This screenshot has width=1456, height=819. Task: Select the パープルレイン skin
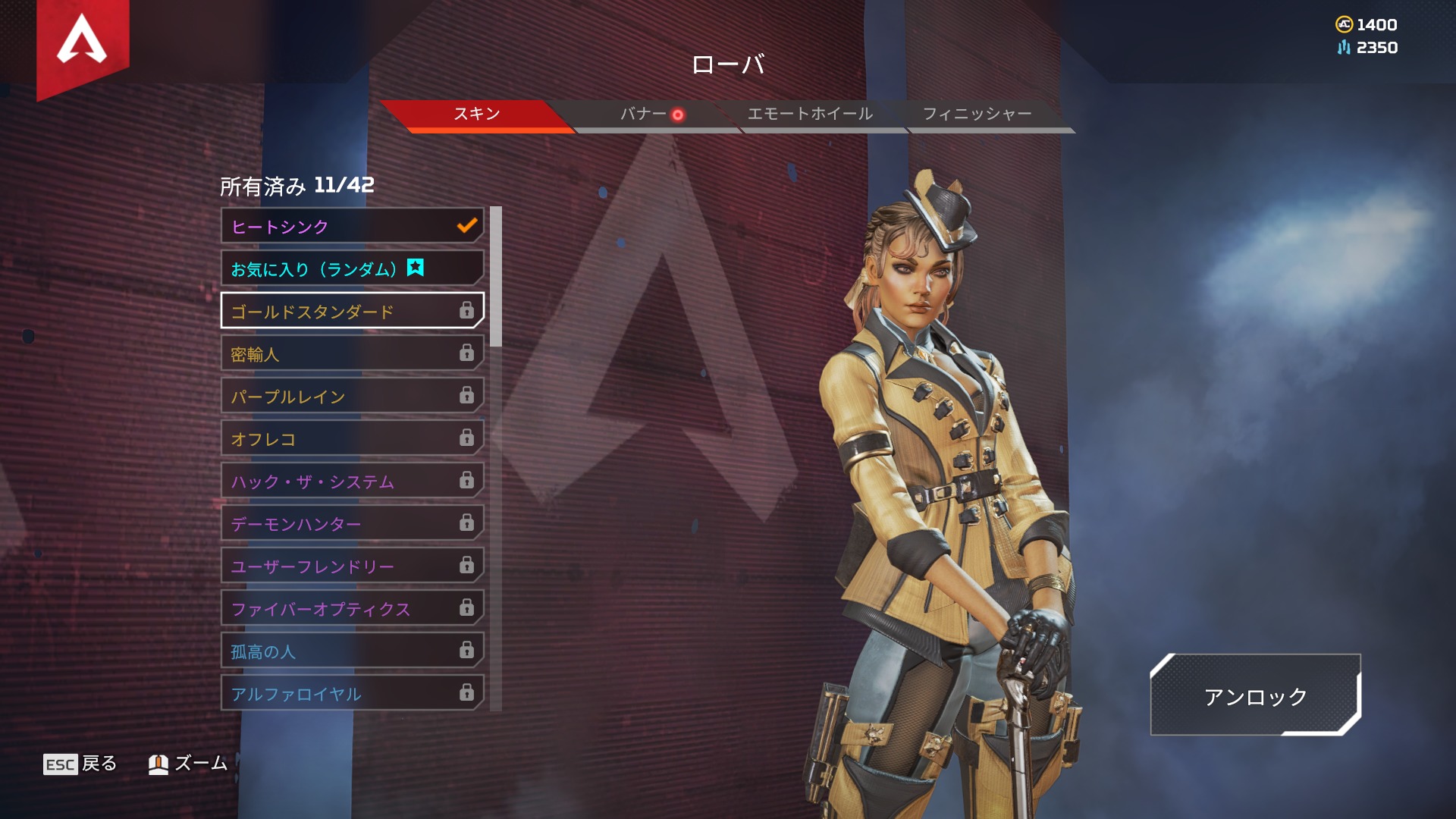tap(352, 396)
